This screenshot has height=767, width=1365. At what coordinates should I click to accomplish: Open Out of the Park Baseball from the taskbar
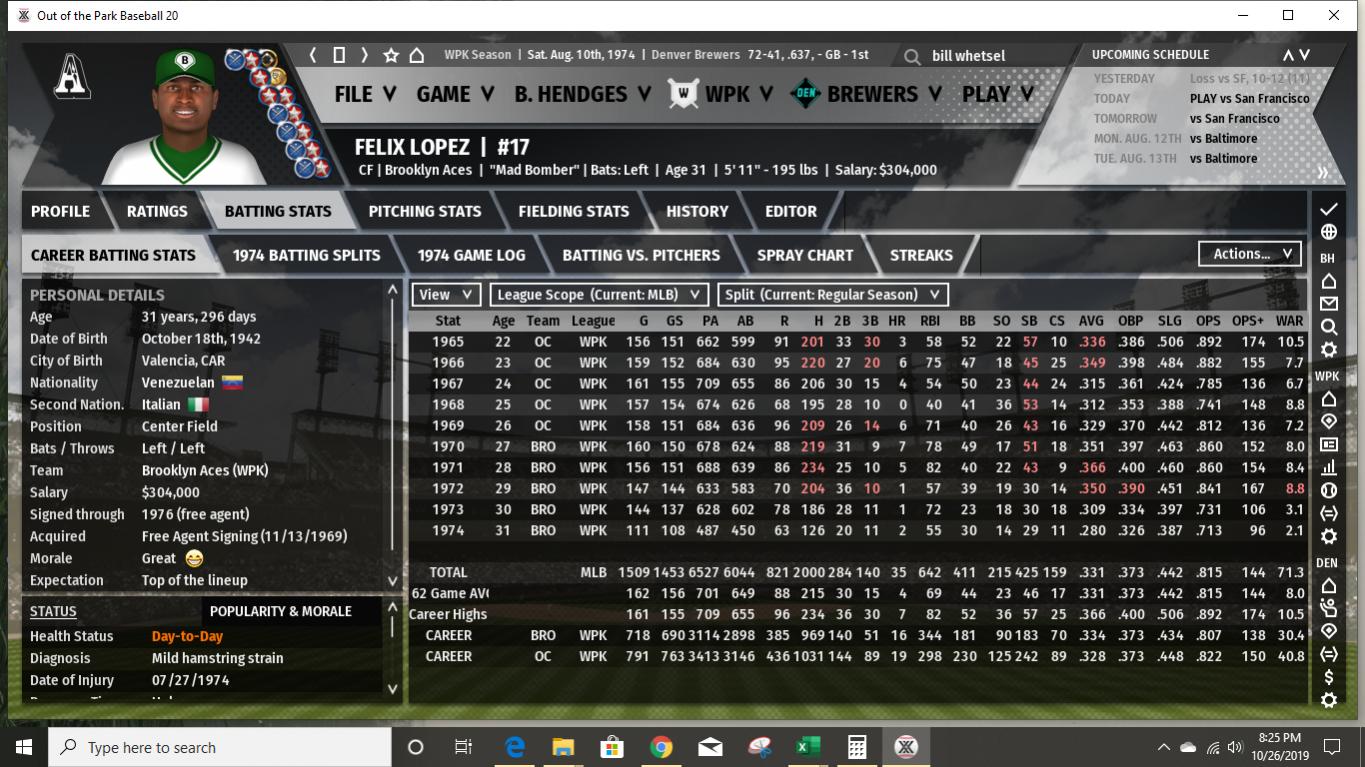[906, 746]
